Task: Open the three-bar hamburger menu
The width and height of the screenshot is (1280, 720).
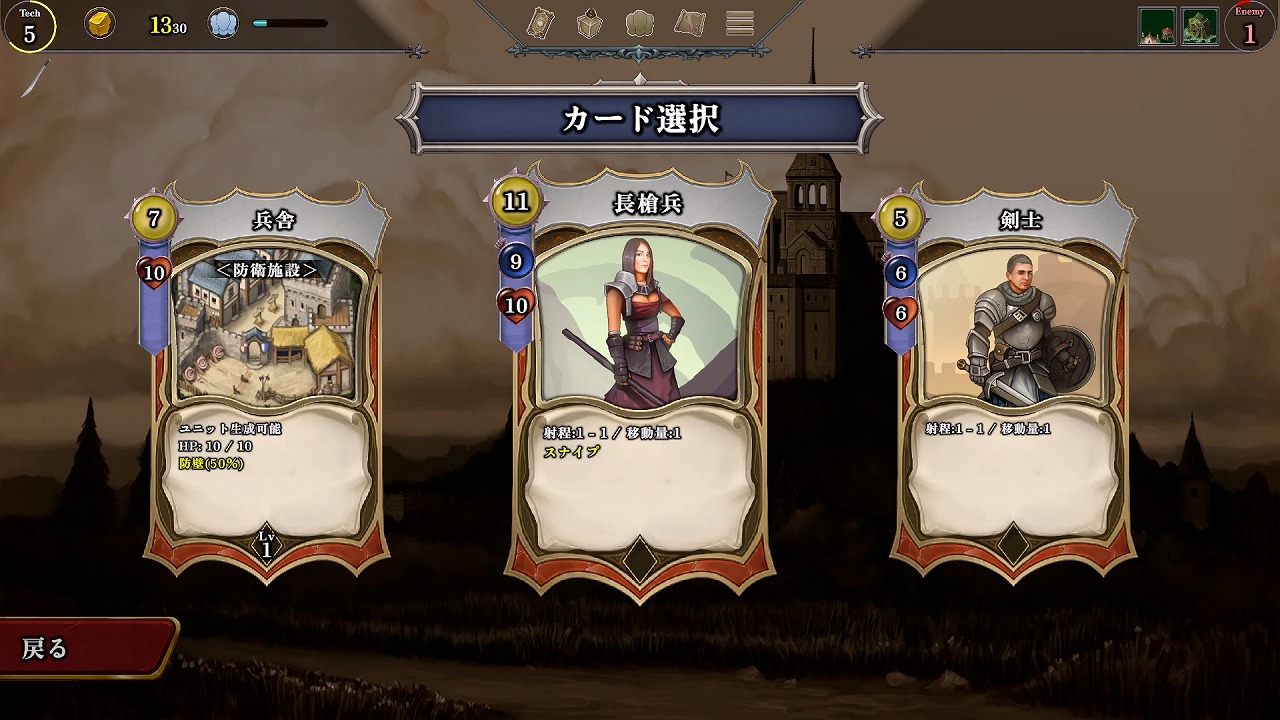Action: (x=740, y=23)
